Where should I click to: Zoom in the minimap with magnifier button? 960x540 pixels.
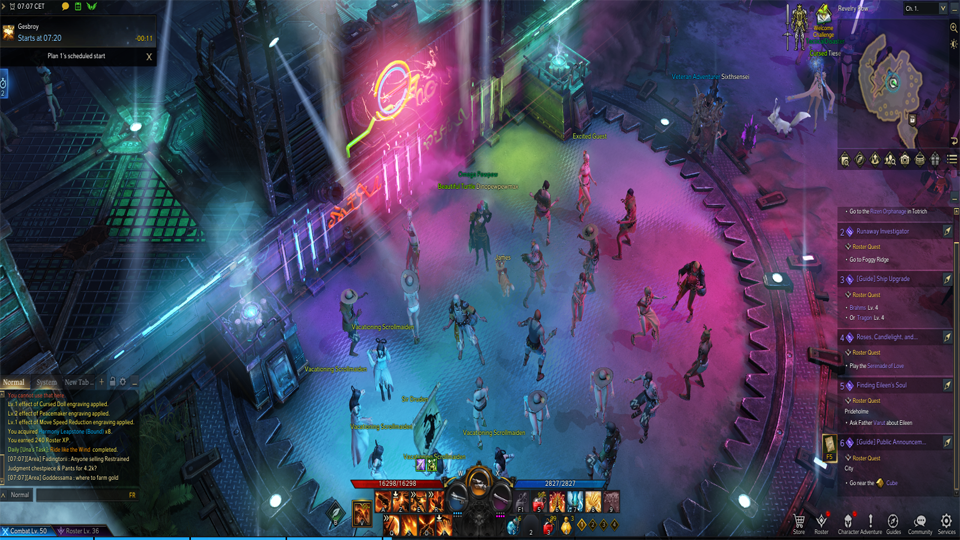pyautogui.click(x=954, y=28)
